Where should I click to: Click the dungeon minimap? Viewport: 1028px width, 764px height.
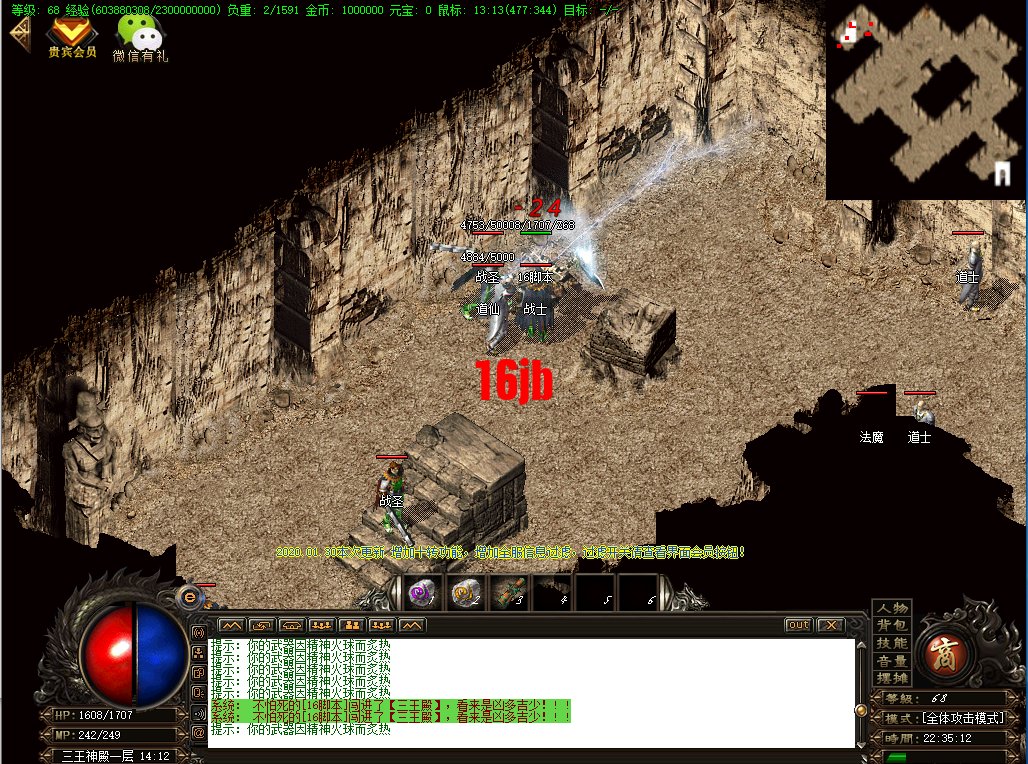[924, 100]
